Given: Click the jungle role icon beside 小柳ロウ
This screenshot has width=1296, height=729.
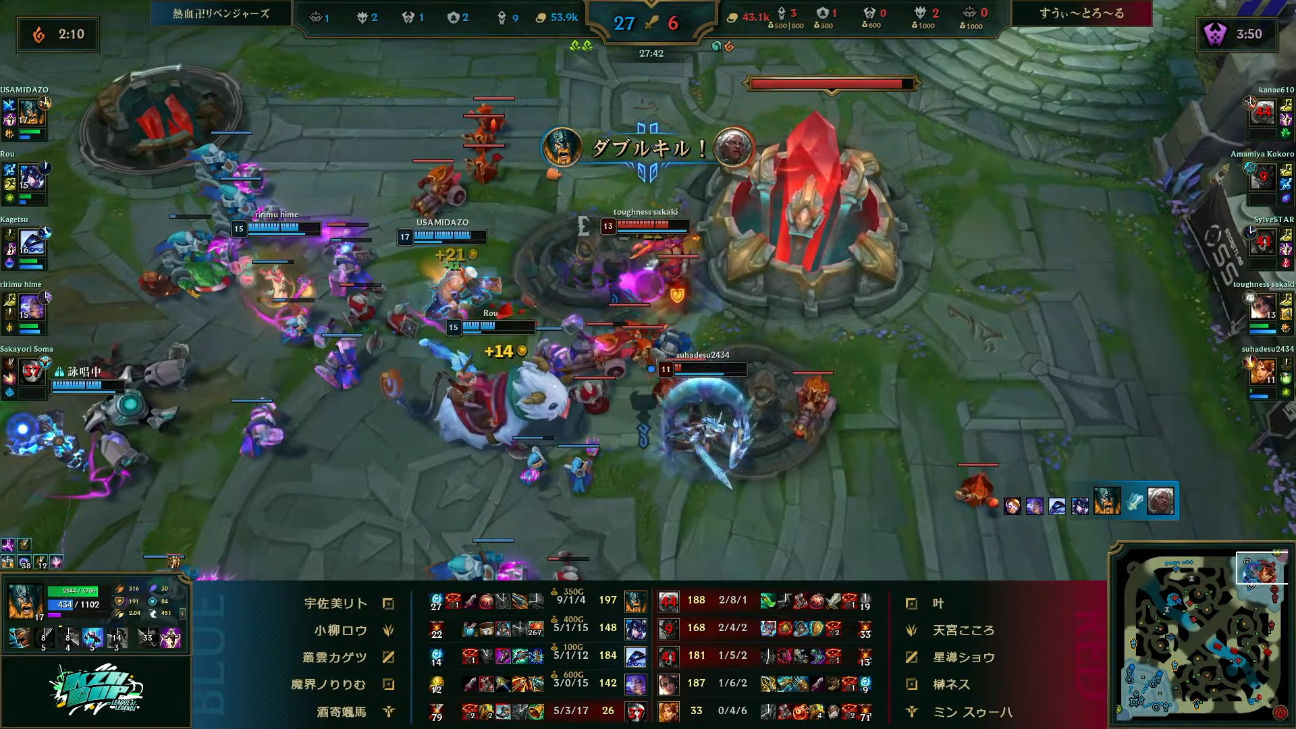Looking at the screenshot, I should point(387,629).
